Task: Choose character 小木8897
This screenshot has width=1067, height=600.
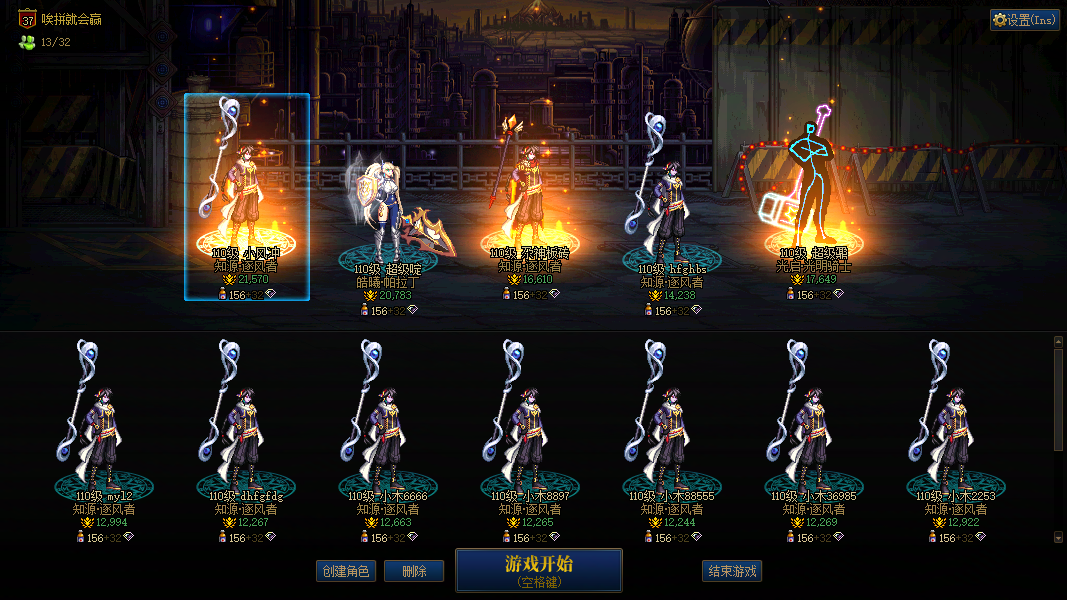Action: pos(530,430)
